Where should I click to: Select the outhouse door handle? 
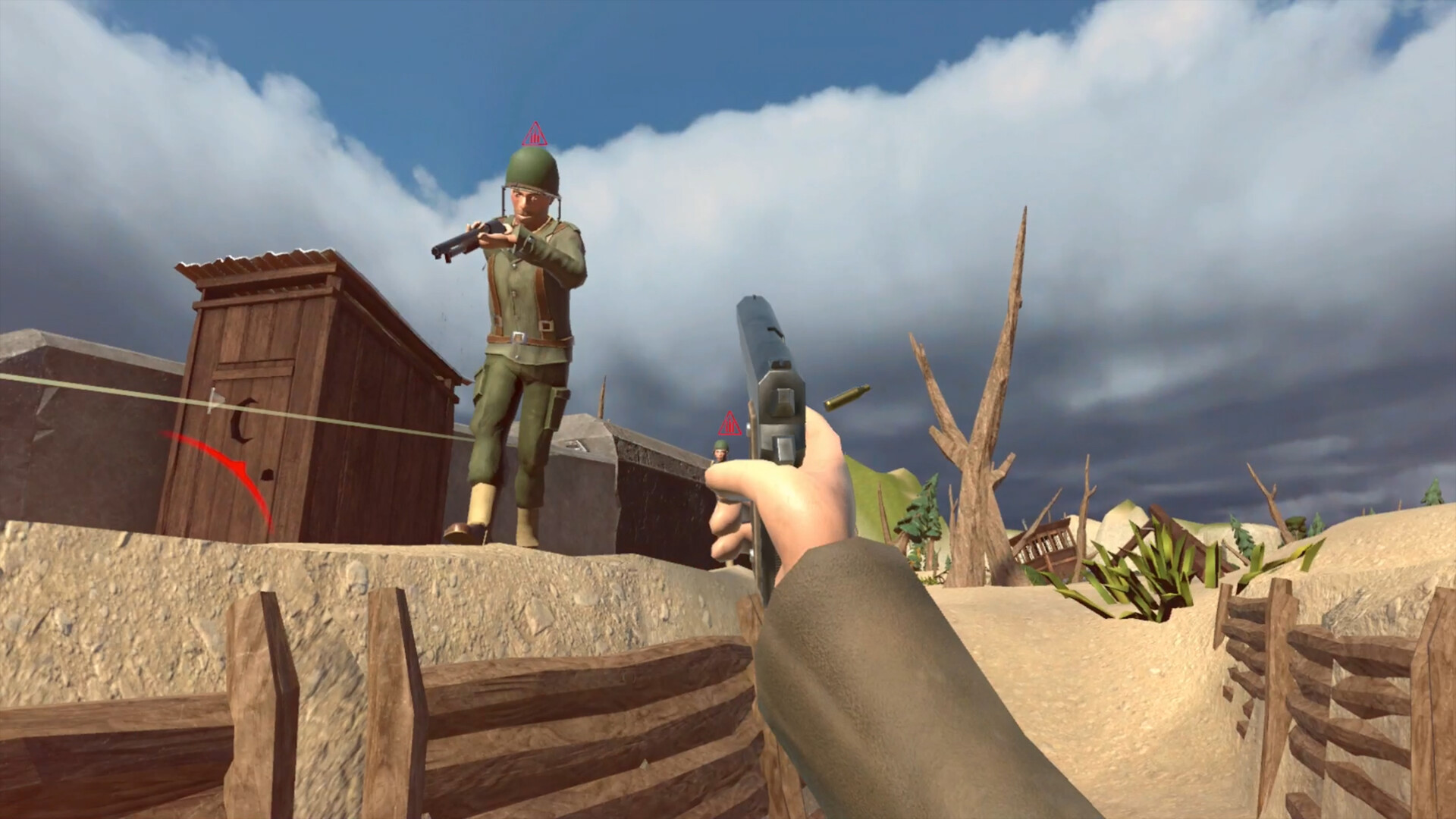[x=267, y=476]
